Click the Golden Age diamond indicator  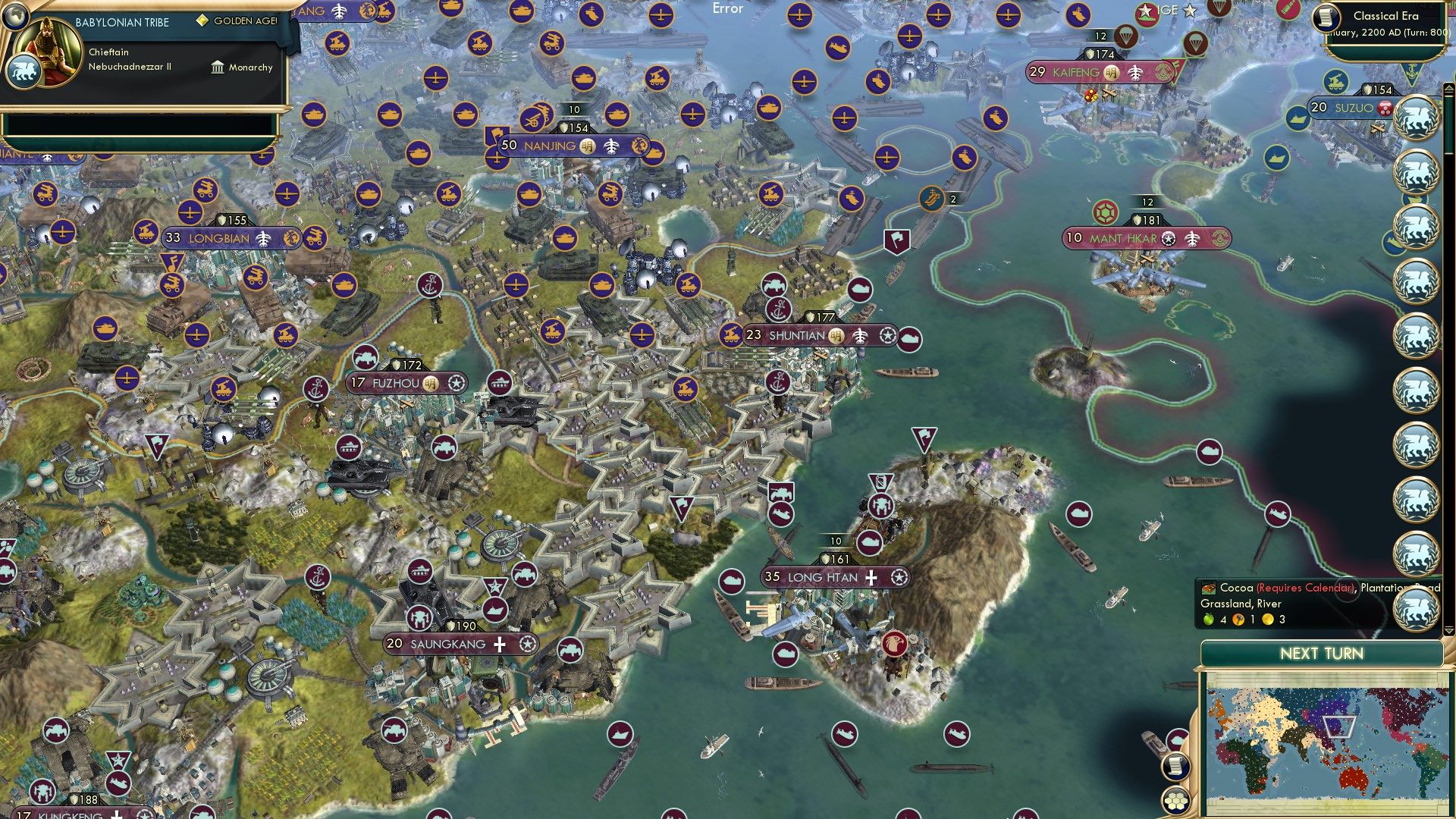(202, 20)
